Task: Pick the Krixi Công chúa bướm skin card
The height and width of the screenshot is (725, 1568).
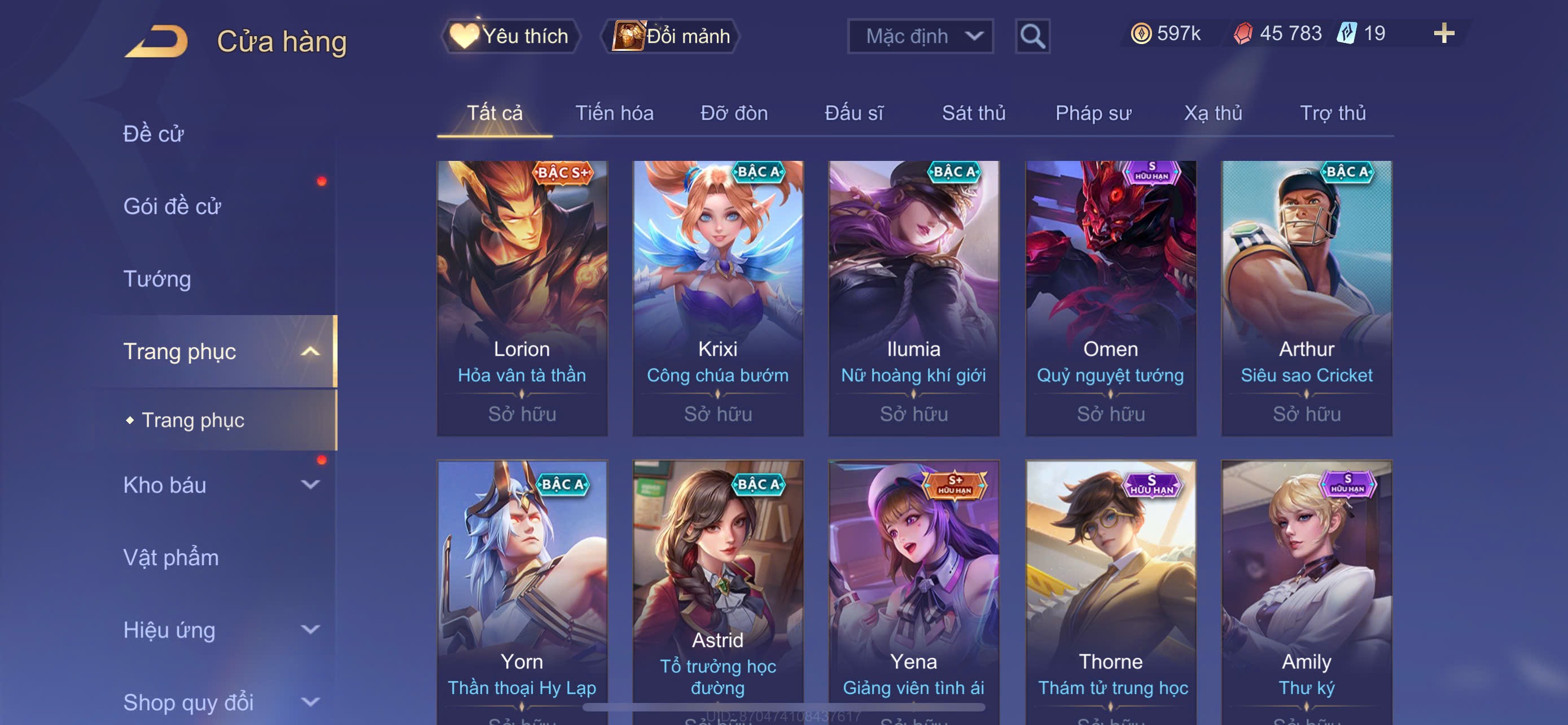Action: (717, 298)
